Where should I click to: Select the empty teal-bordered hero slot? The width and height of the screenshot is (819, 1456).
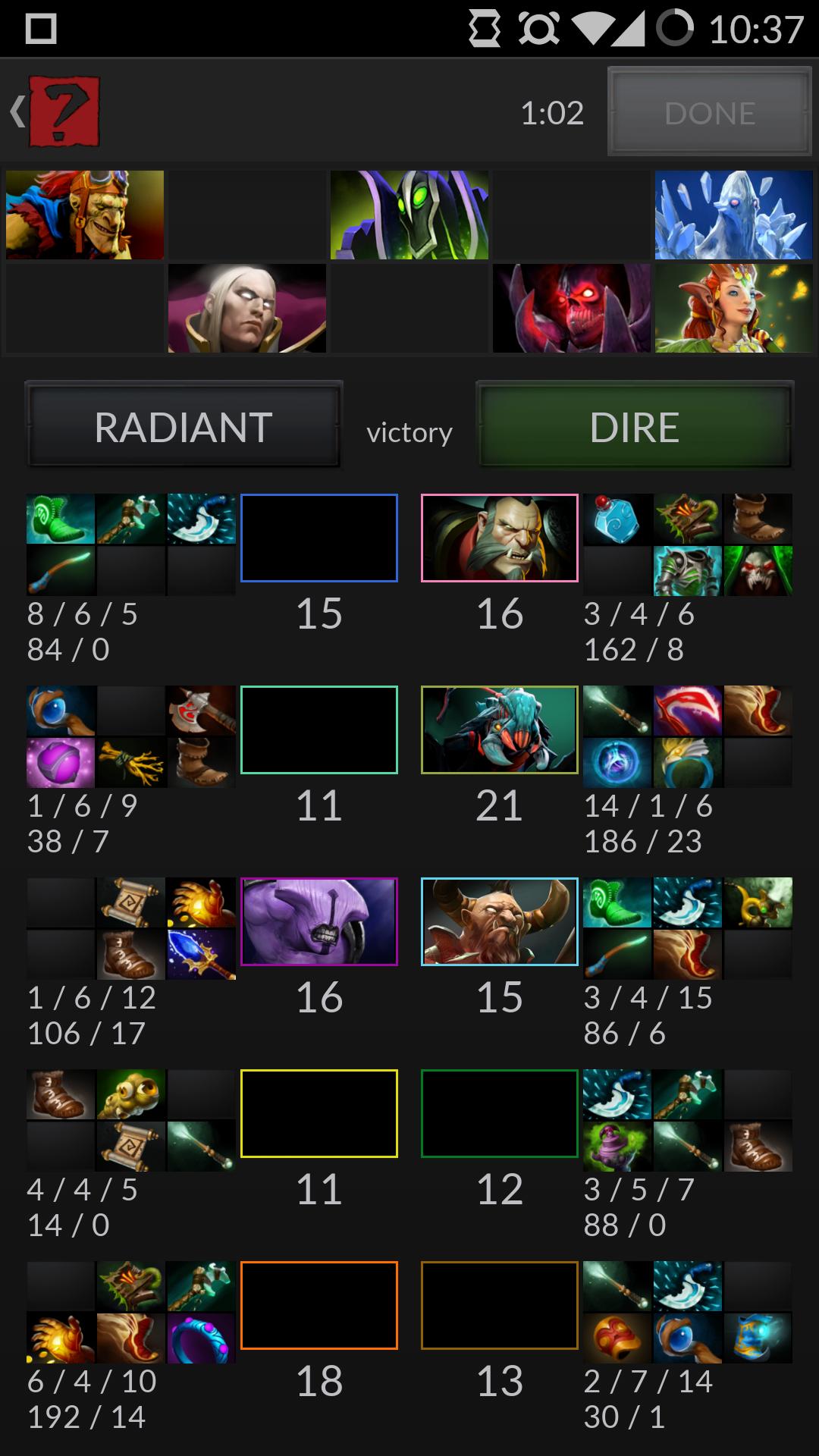tap(319, 730)
